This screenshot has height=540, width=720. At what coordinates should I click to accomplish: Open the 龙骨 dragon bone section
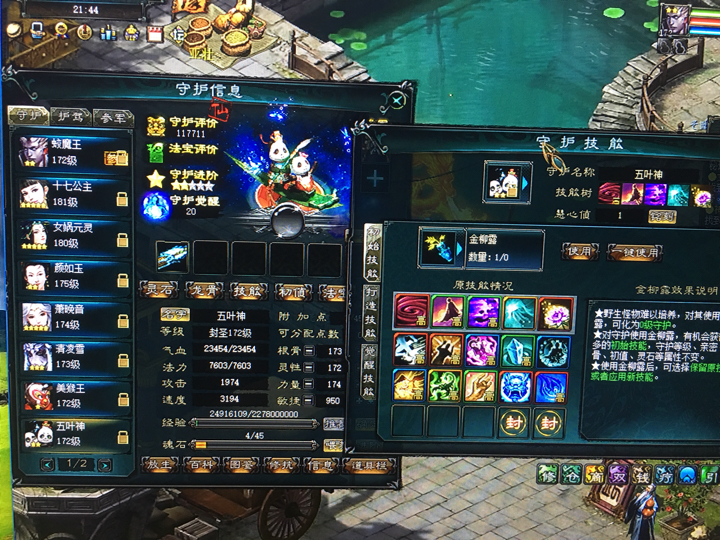(203, 290)
